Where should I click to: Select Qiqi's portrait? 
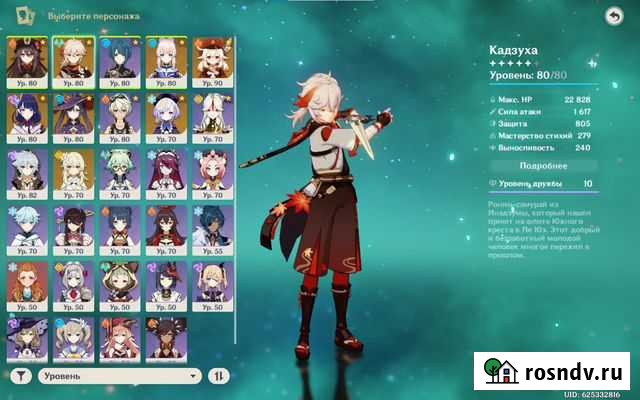coord(162,116)
